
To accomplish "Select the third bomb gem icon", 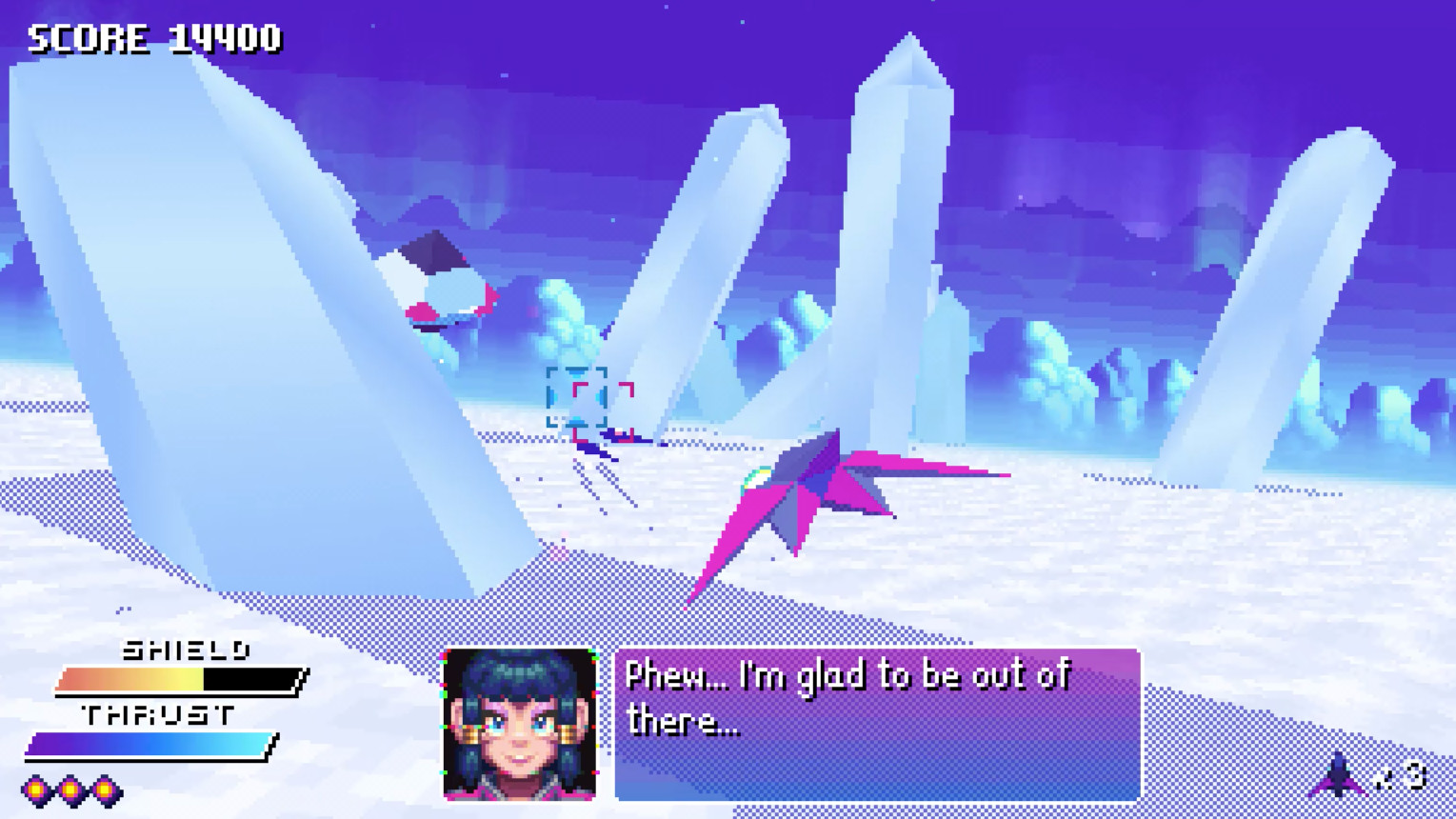I will point(102,789).
